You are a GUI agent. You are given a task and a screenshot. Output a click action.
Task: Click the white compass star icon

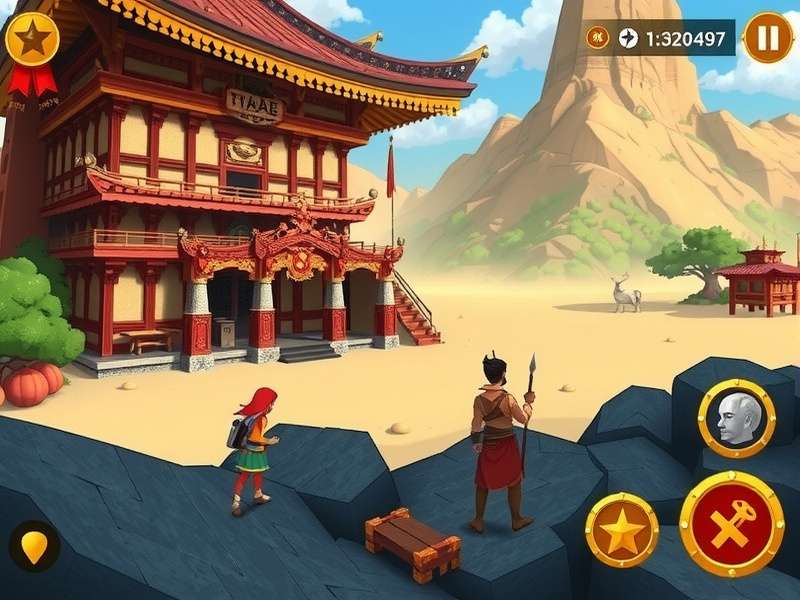click(628, 38)
